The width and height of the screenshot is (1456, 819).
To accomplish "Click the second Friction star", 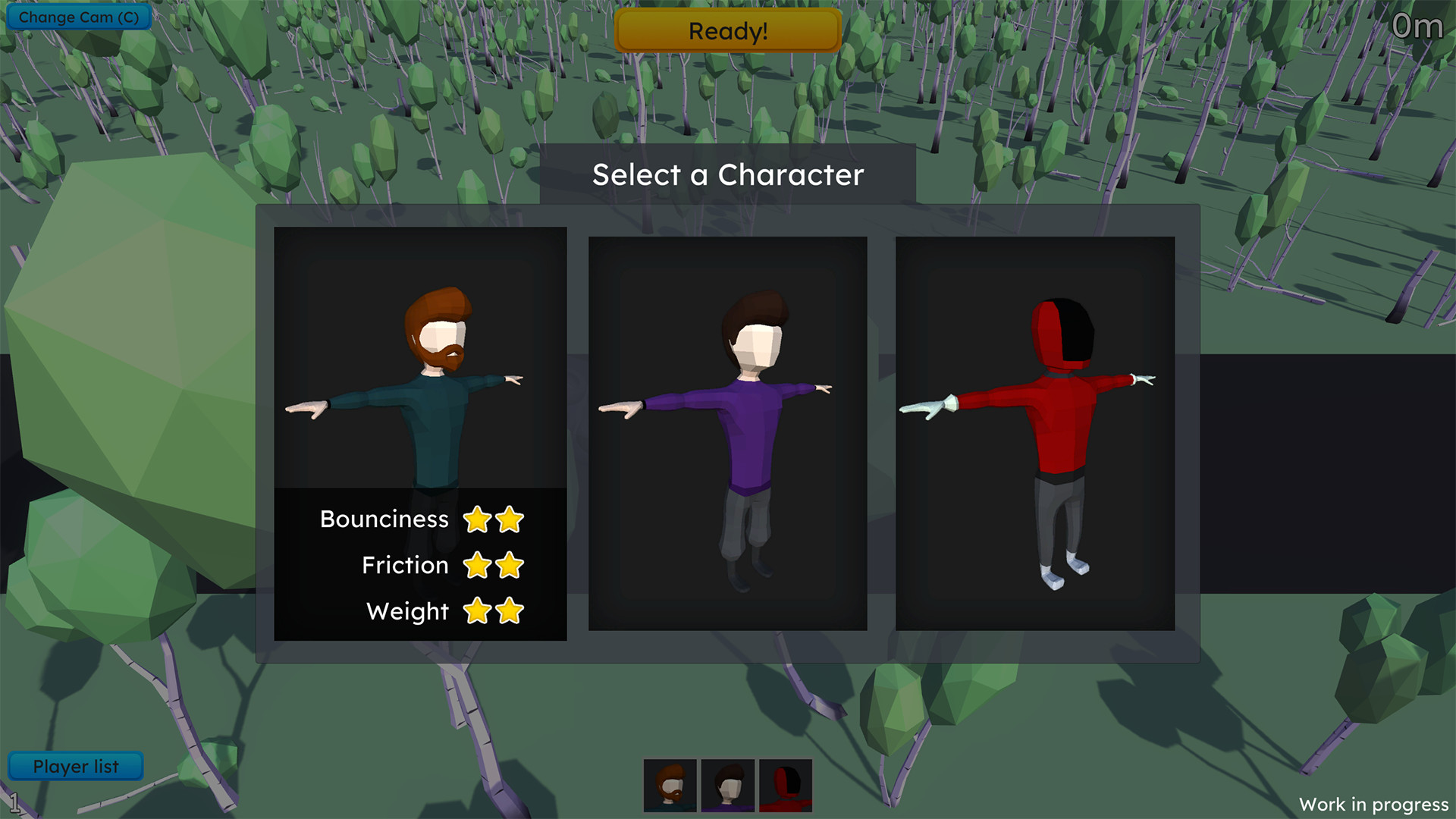I will (x=510, y=565).
